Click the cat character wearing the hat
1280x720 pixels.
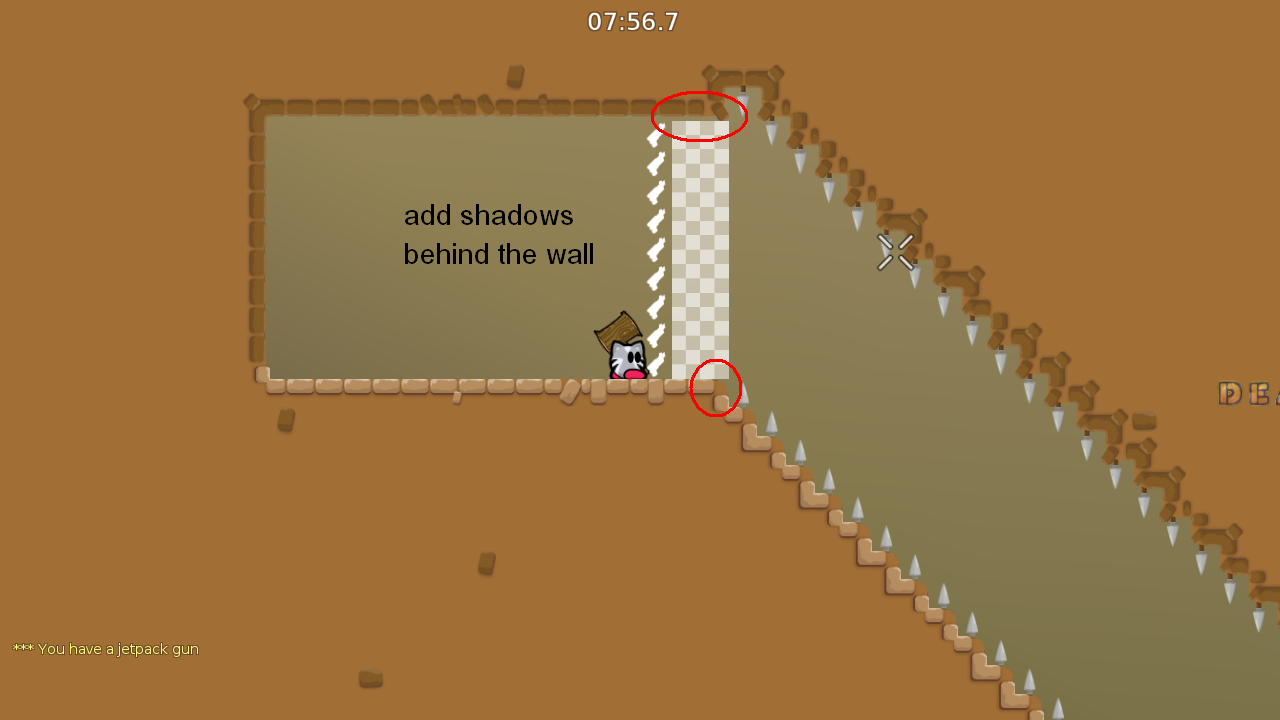[x=627, y=355]
